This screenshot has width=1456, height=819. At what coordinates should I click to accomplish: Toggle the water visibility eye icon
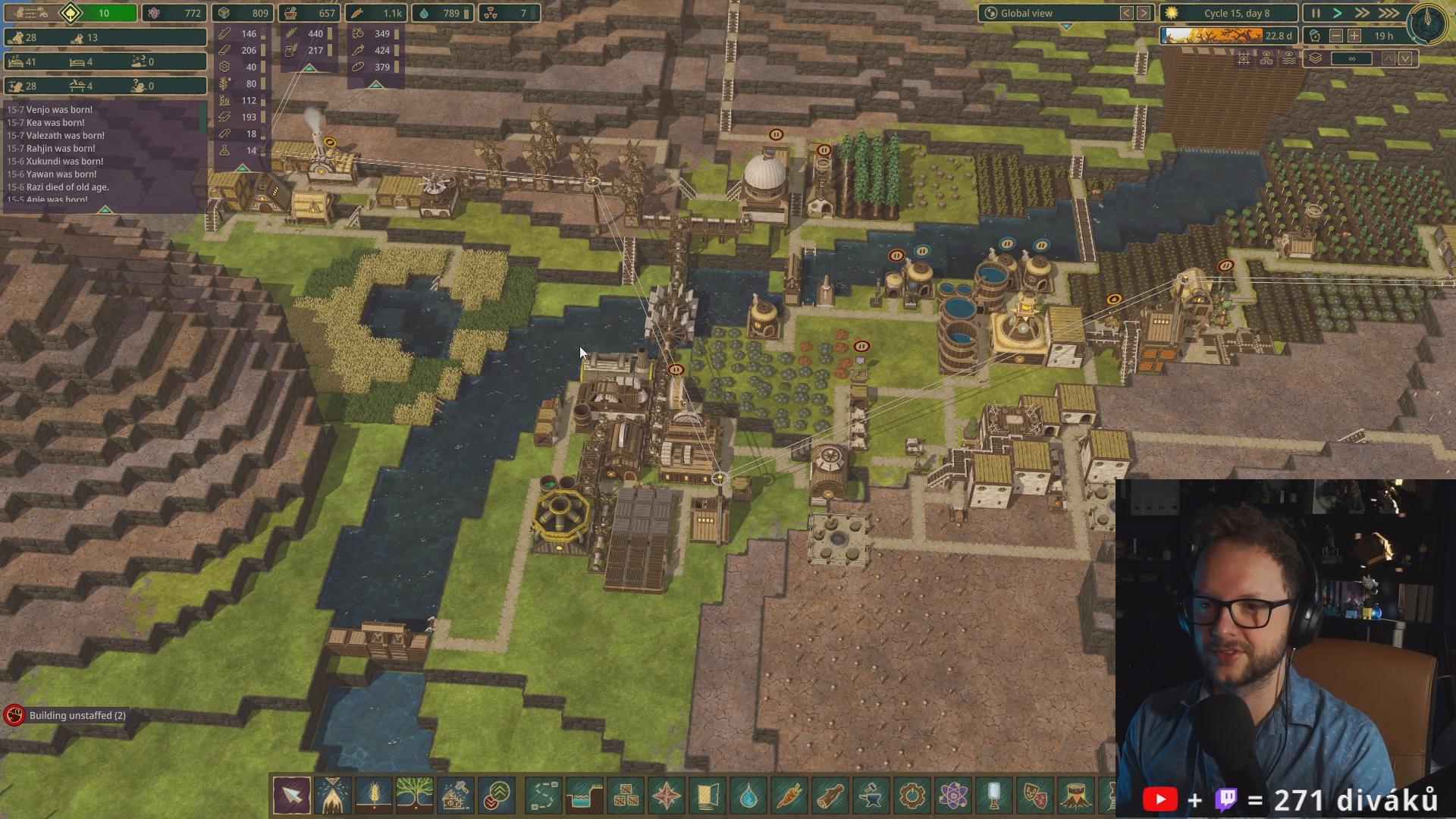[1288, 58]
